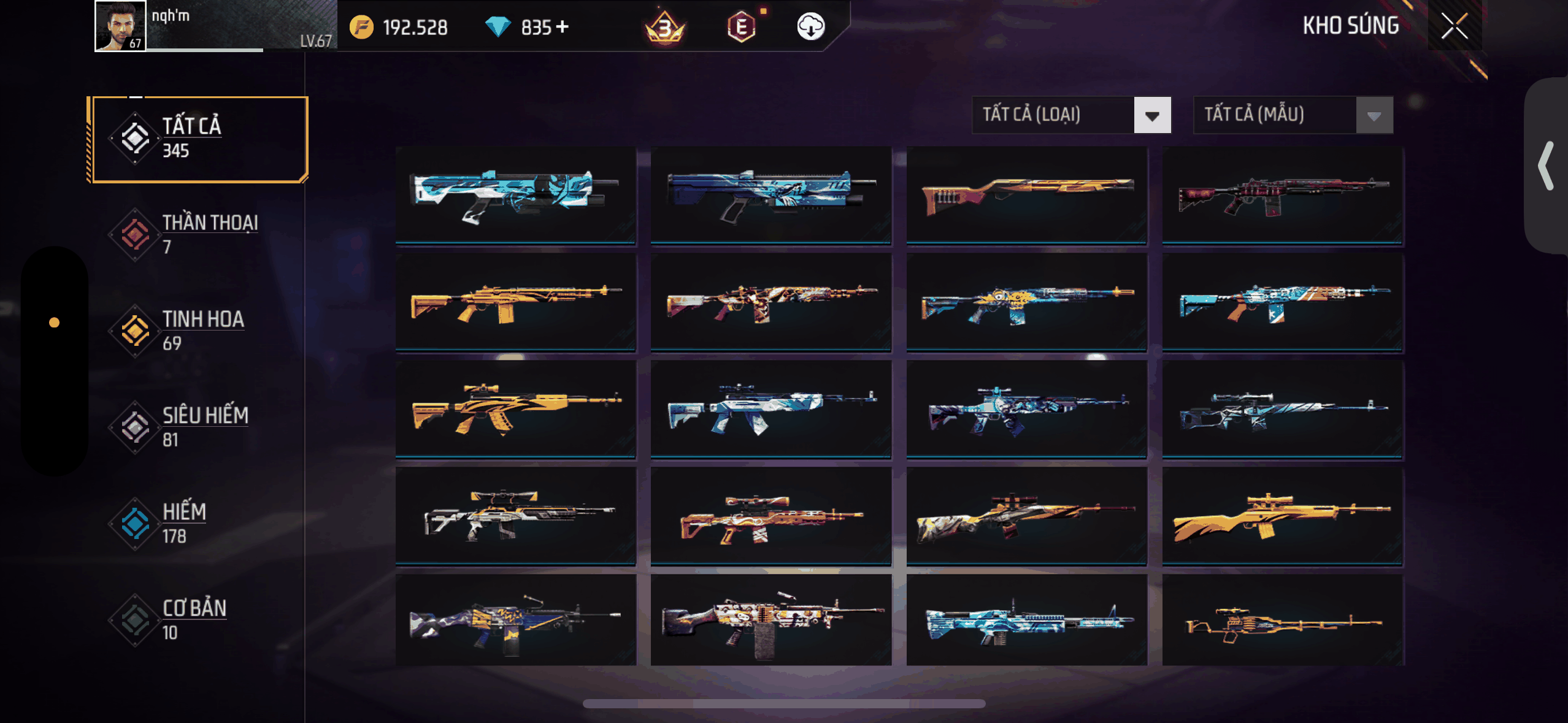Pick the blue belt-fed machine gun skin
Screen dimensions: 1568x723
click(1026, 621)
